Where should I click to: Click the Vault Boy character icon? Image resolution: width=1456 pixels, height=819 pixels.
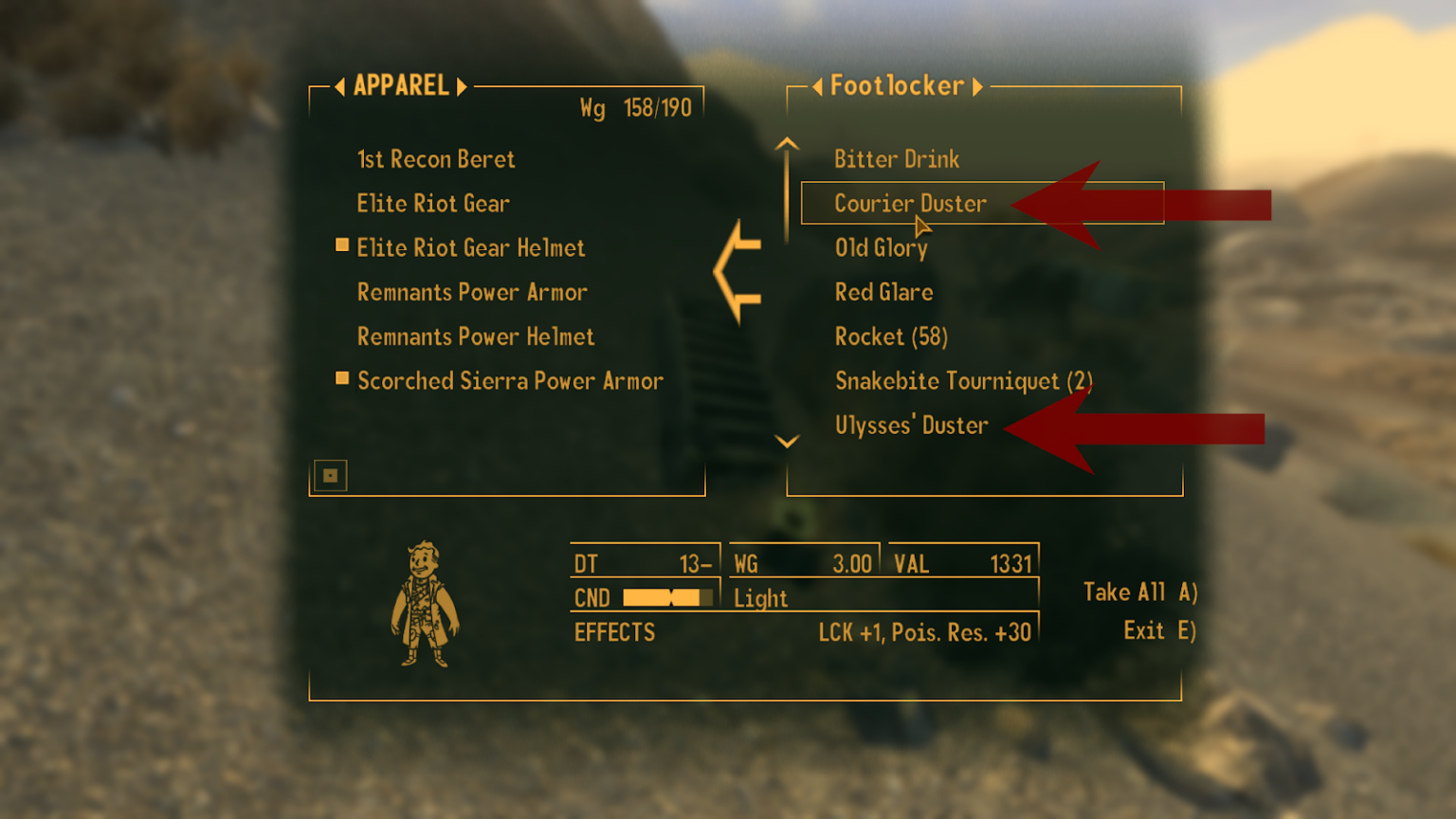pos(426,607)
